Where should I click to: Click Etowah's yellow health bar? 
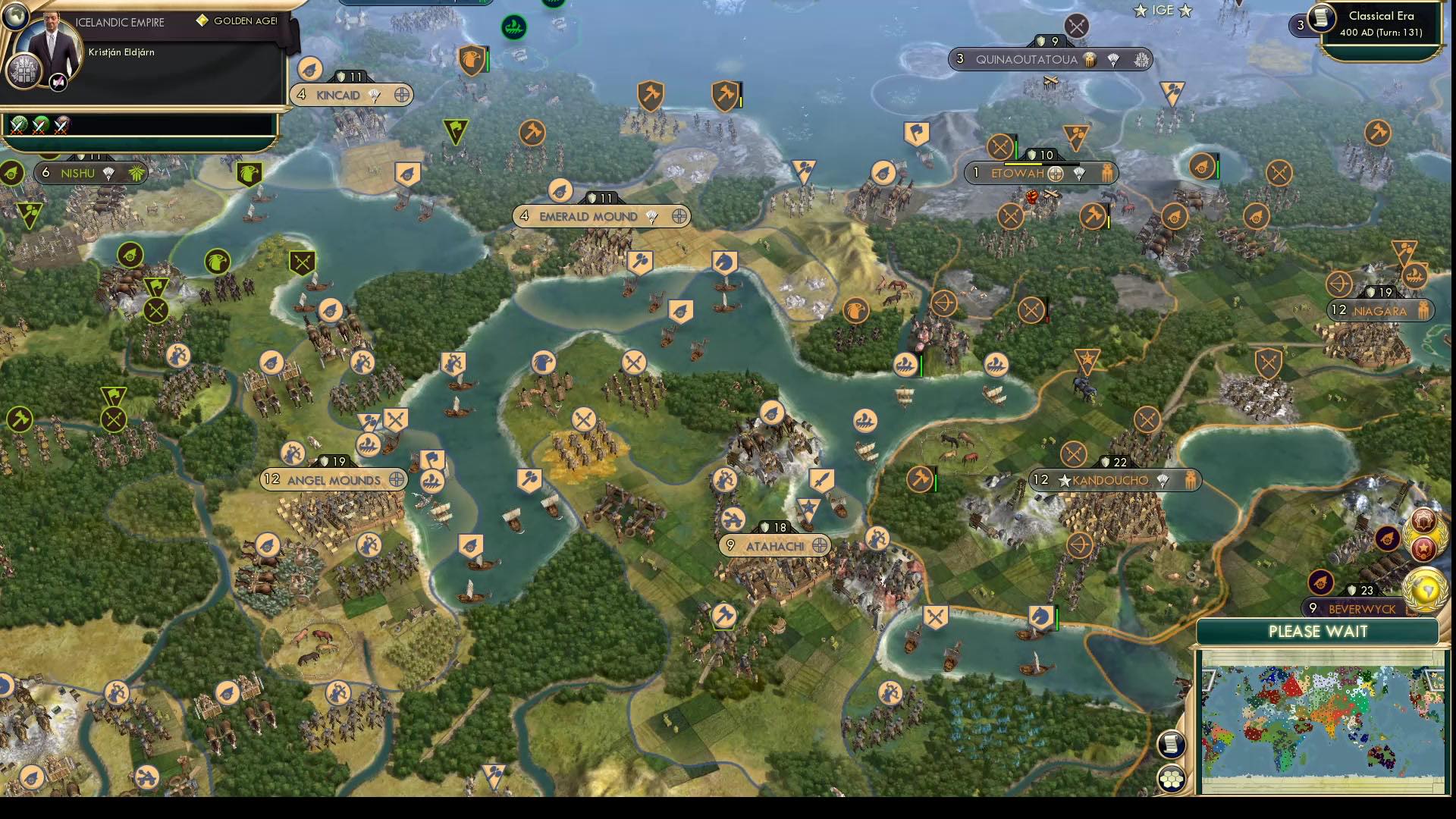click(1022, 164)
